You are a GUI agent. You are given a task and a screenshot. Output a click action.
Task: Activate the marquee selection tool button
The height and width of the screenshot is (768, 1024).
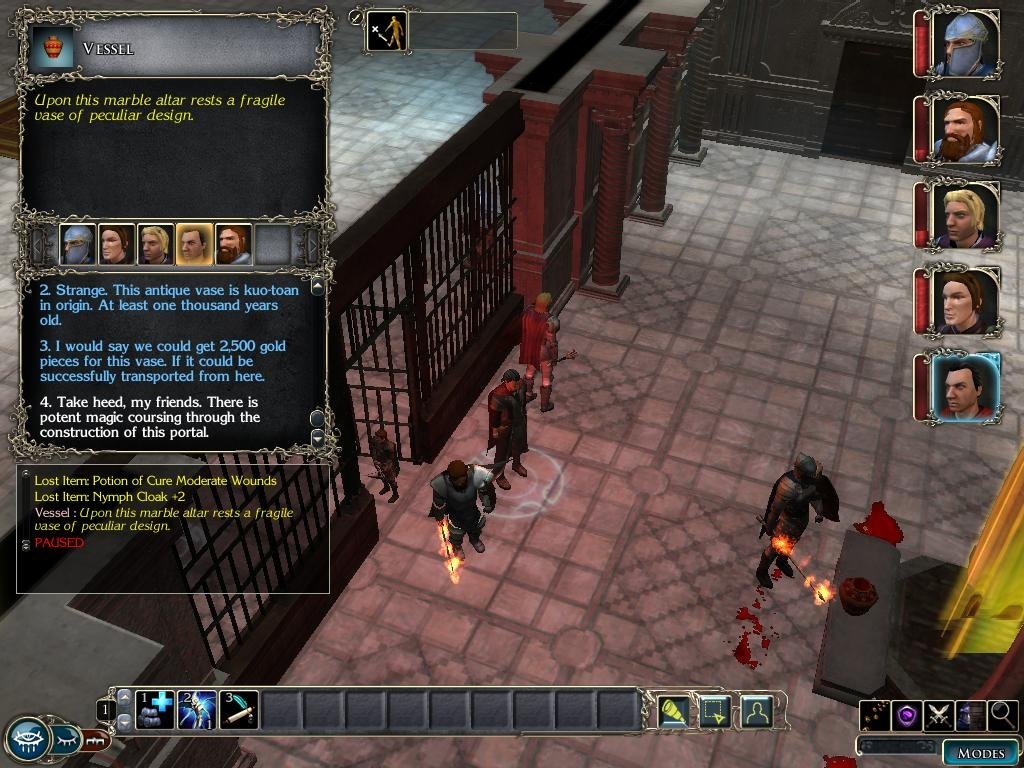715,711
